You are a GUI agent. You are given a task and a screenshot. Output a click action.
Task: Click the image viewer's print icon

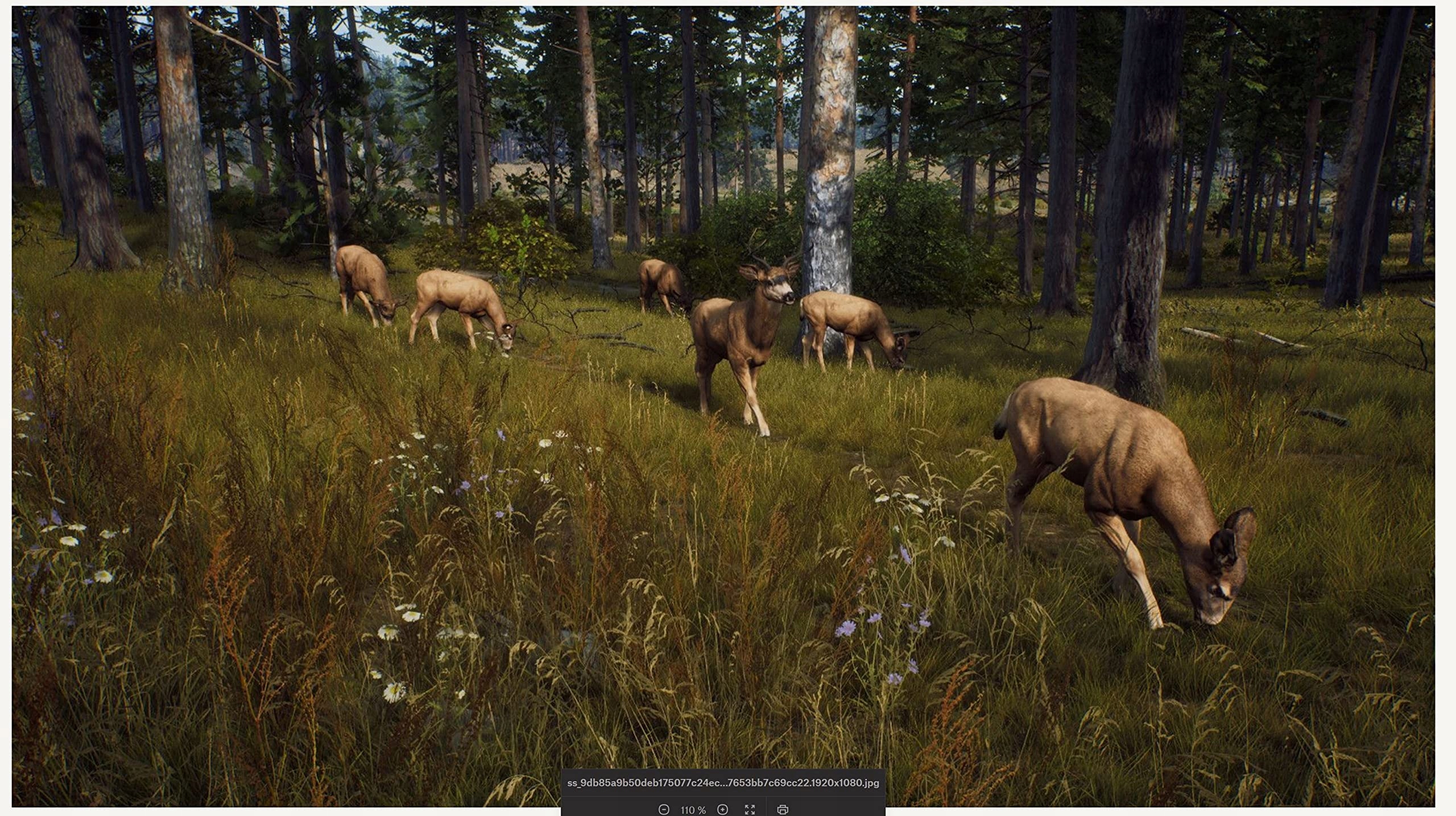(x=783, y=809)
